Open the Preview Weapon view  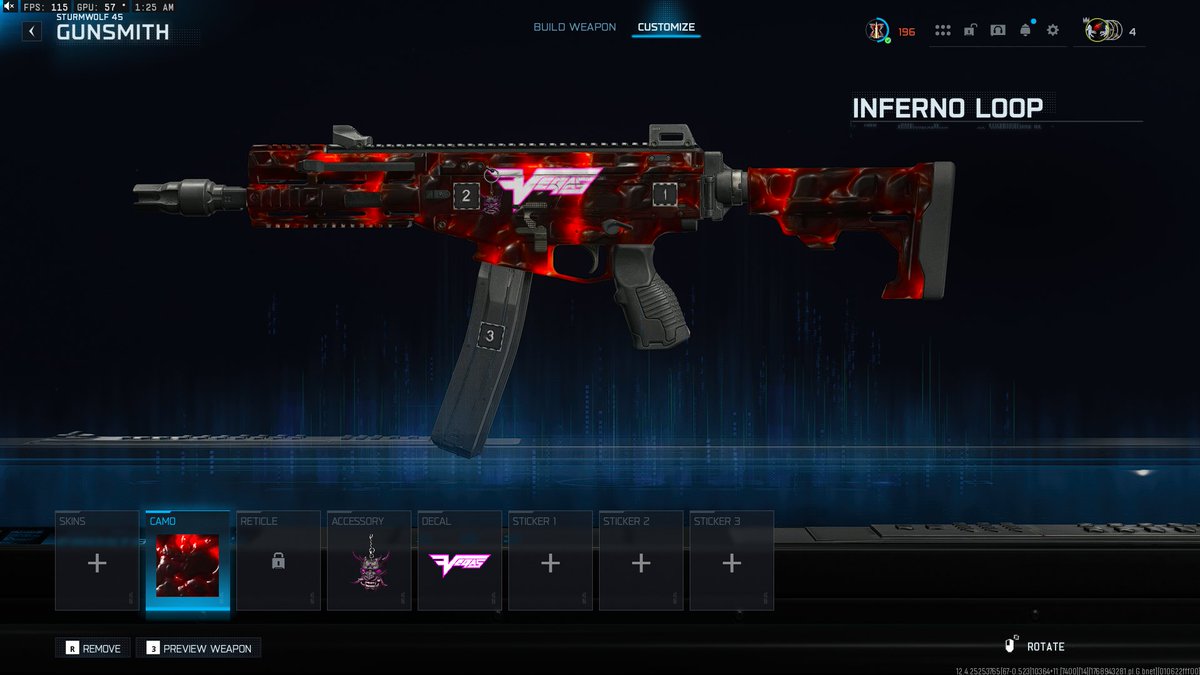pyautogui.click(x=199, y=648)
